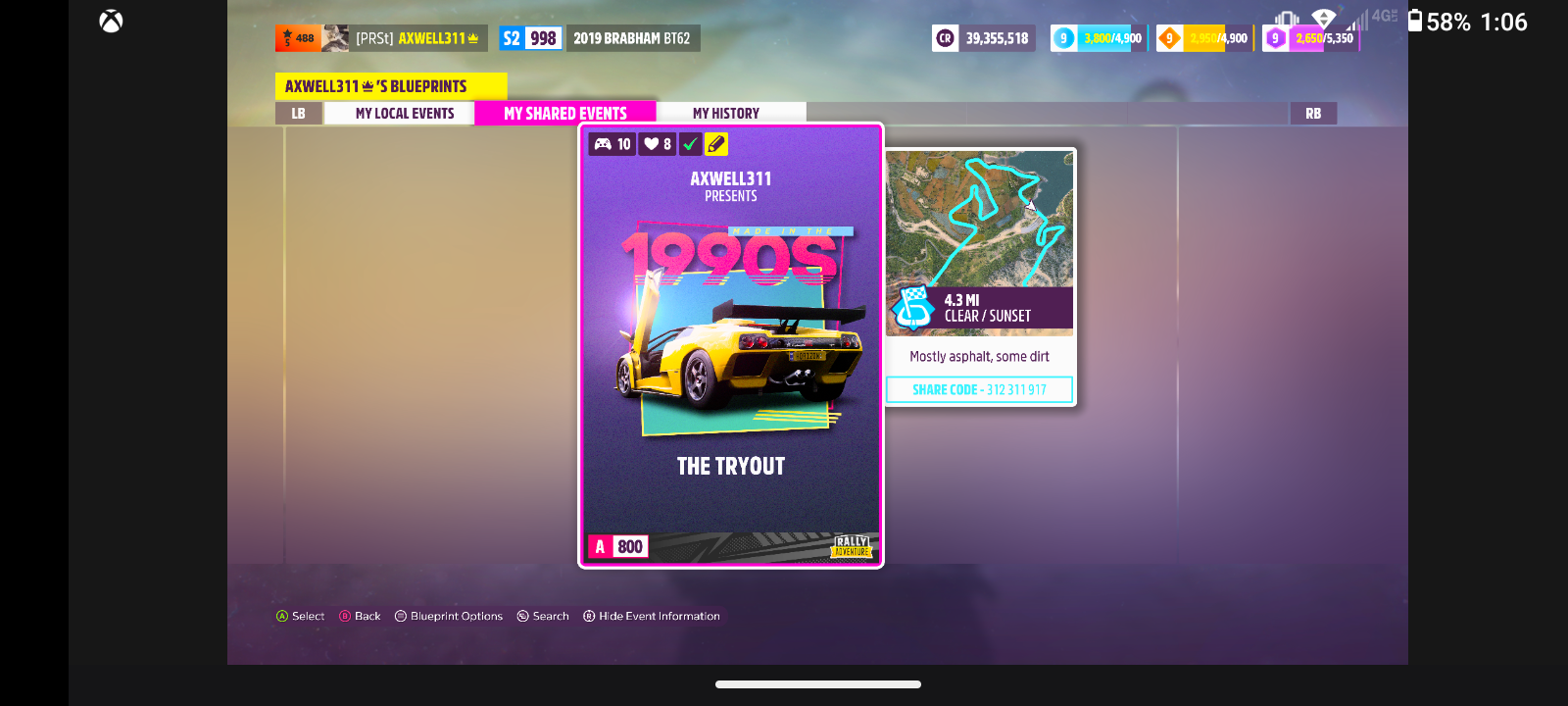Open the blueprint edit pencil icon

[x=716, y=144]
